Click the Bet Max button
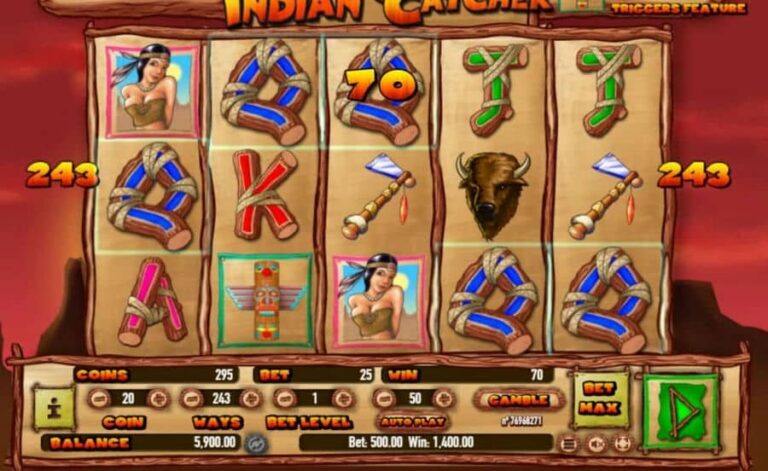Viewport: 768px width, 471px height. (599, 400)
